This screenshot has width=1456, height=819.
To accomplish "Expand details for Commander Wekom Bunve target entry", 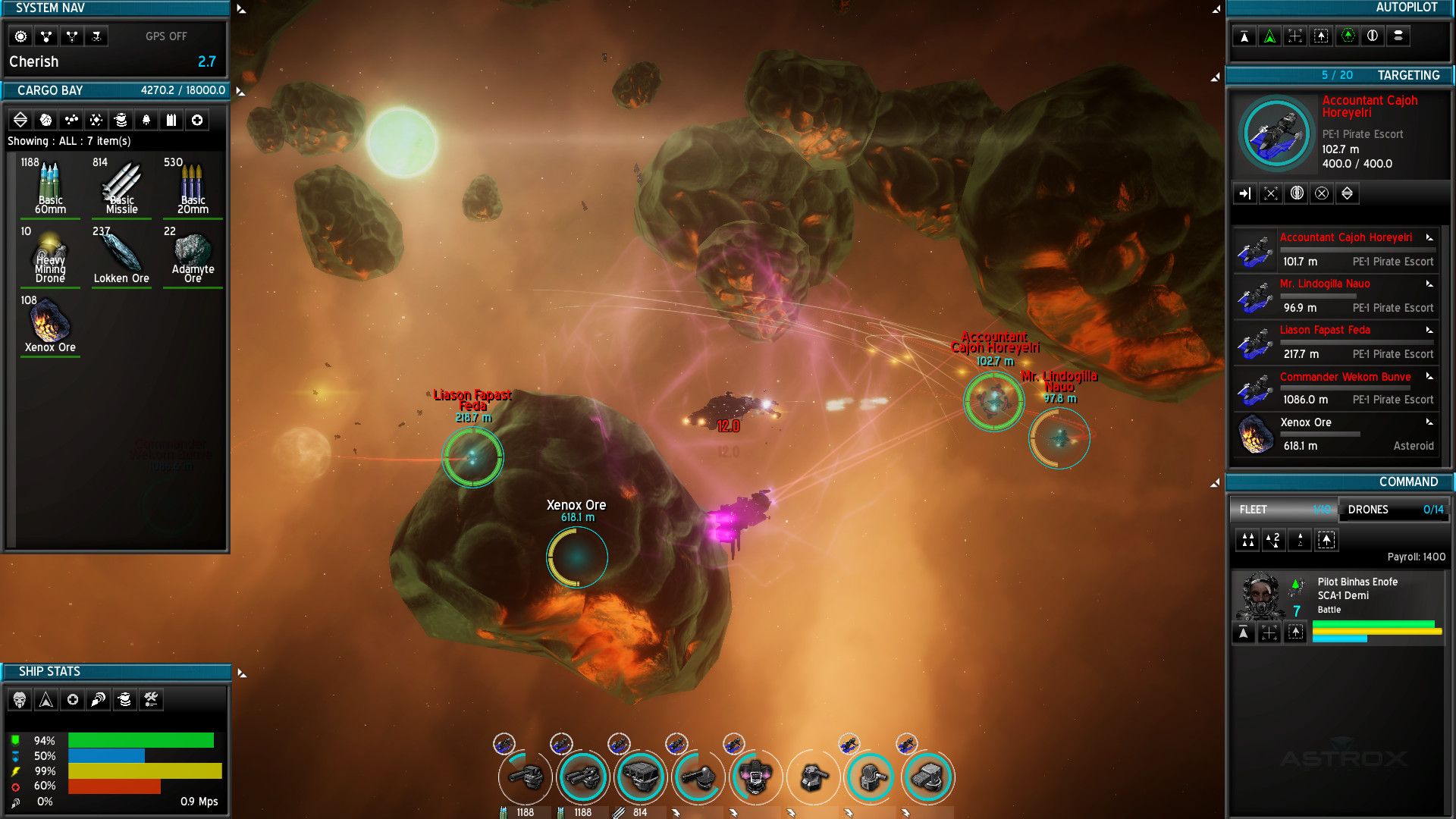I will [x=1429, y=377].
